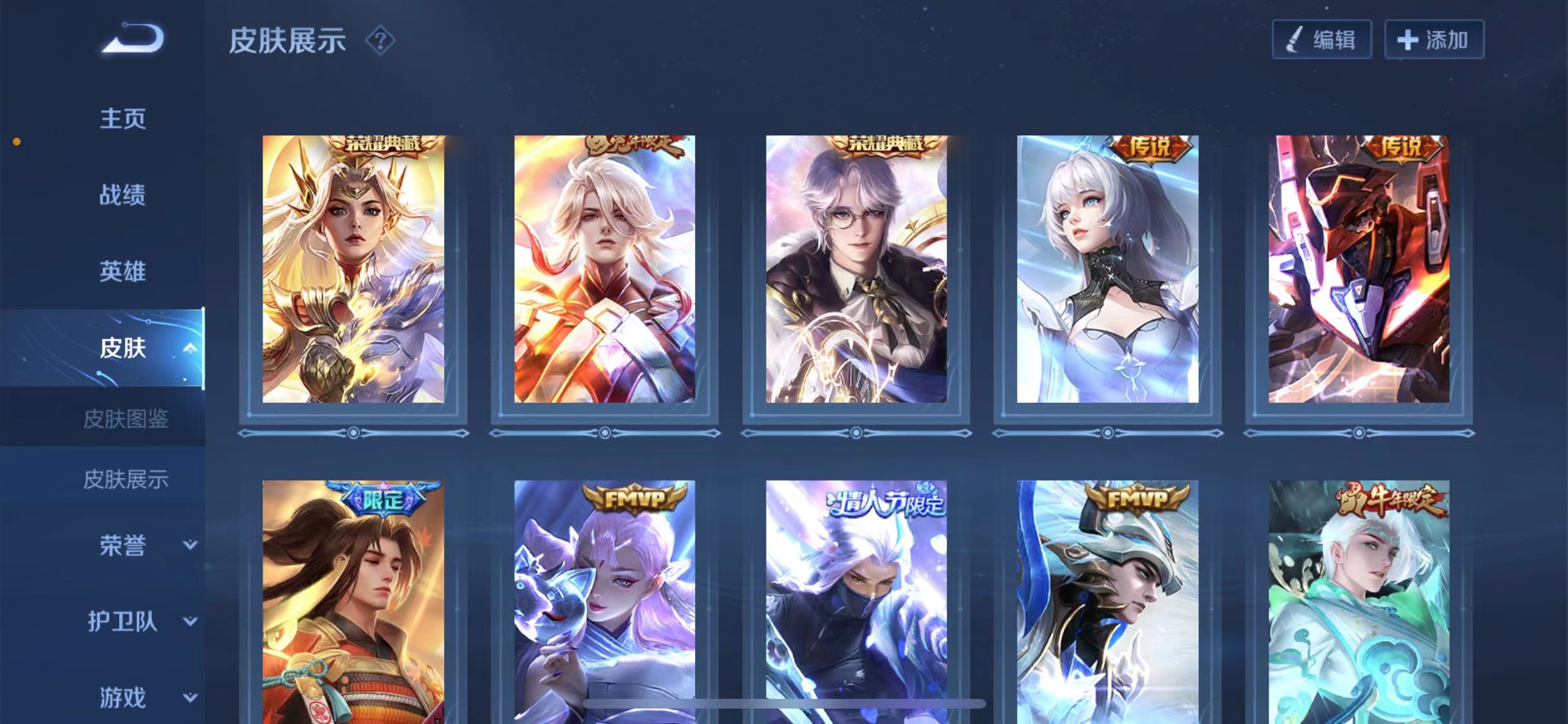
Task: Click the 添加 add skin button
Action: tap(1433, 40)
